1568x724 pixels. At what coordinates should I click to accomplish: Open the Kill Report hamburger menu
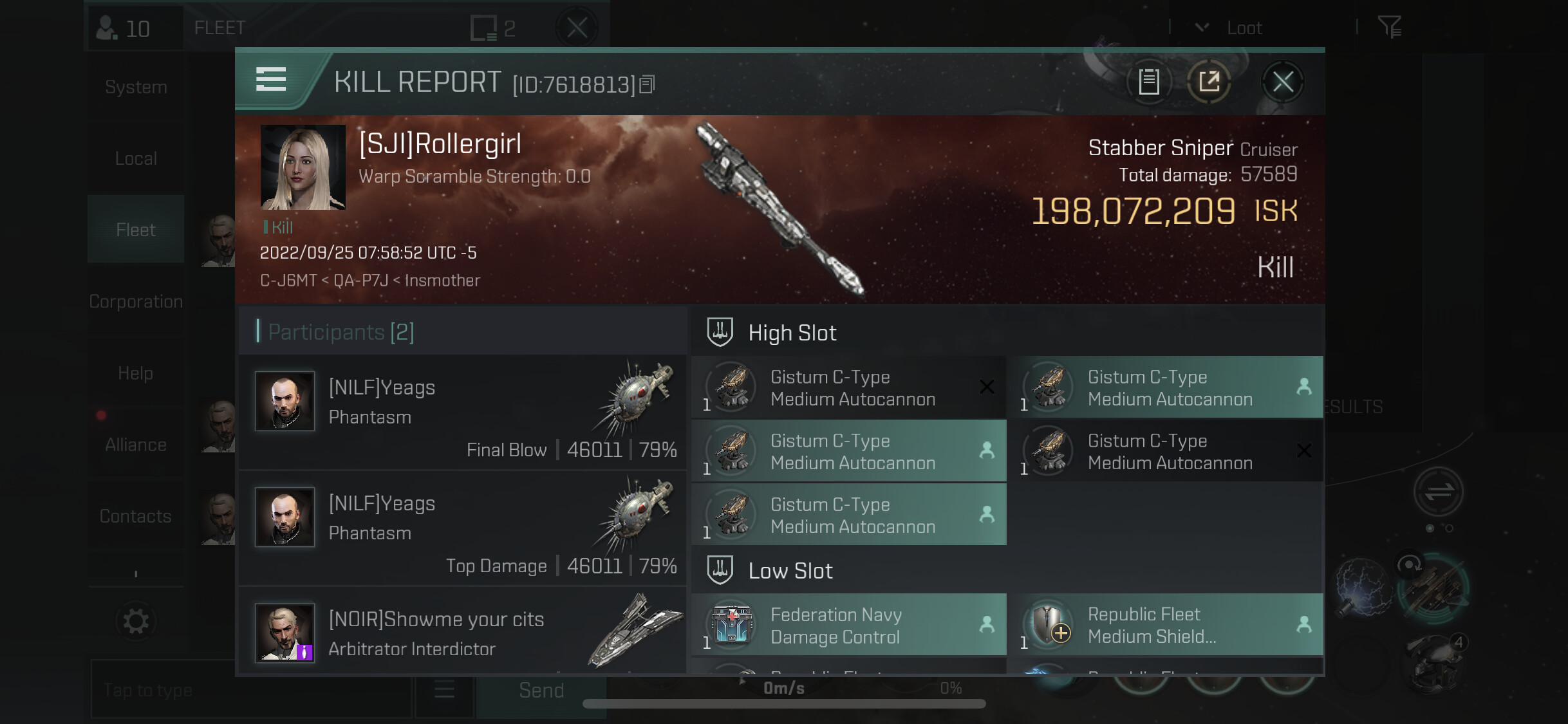tap(271, 80)
